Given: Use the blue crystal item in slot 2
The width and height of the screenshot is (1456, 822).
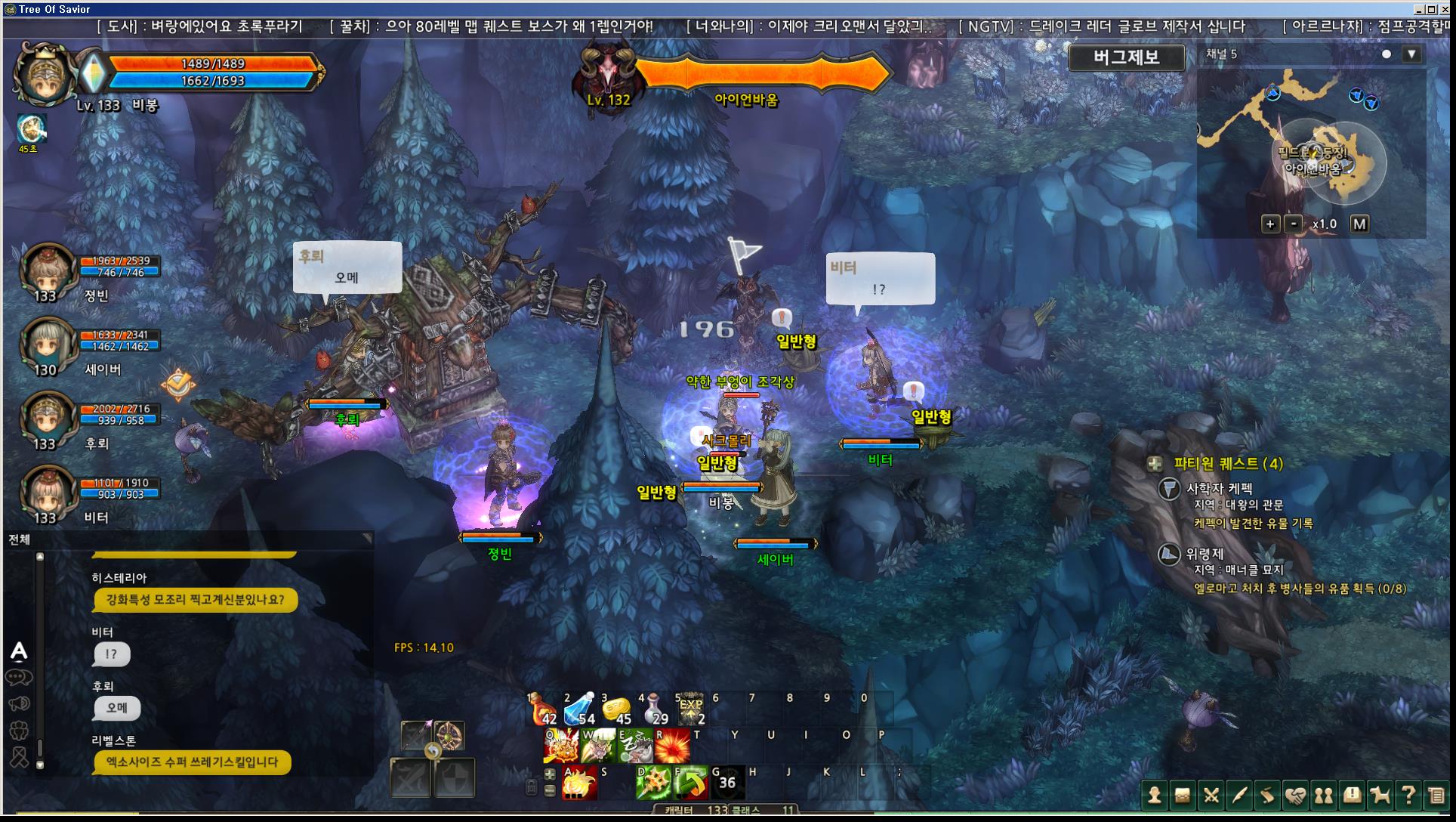Looking at the screenshot, I should pos(579,710).
